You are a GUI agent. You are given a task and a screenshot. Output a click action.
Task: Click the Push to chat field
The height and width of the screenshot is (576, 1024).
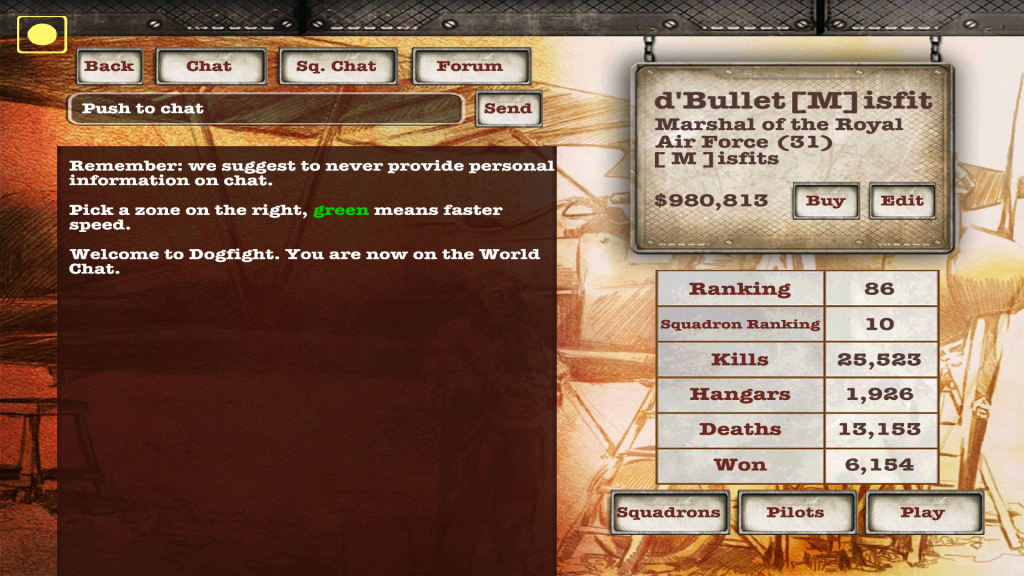pyautogui.click(x=265, y=109)
